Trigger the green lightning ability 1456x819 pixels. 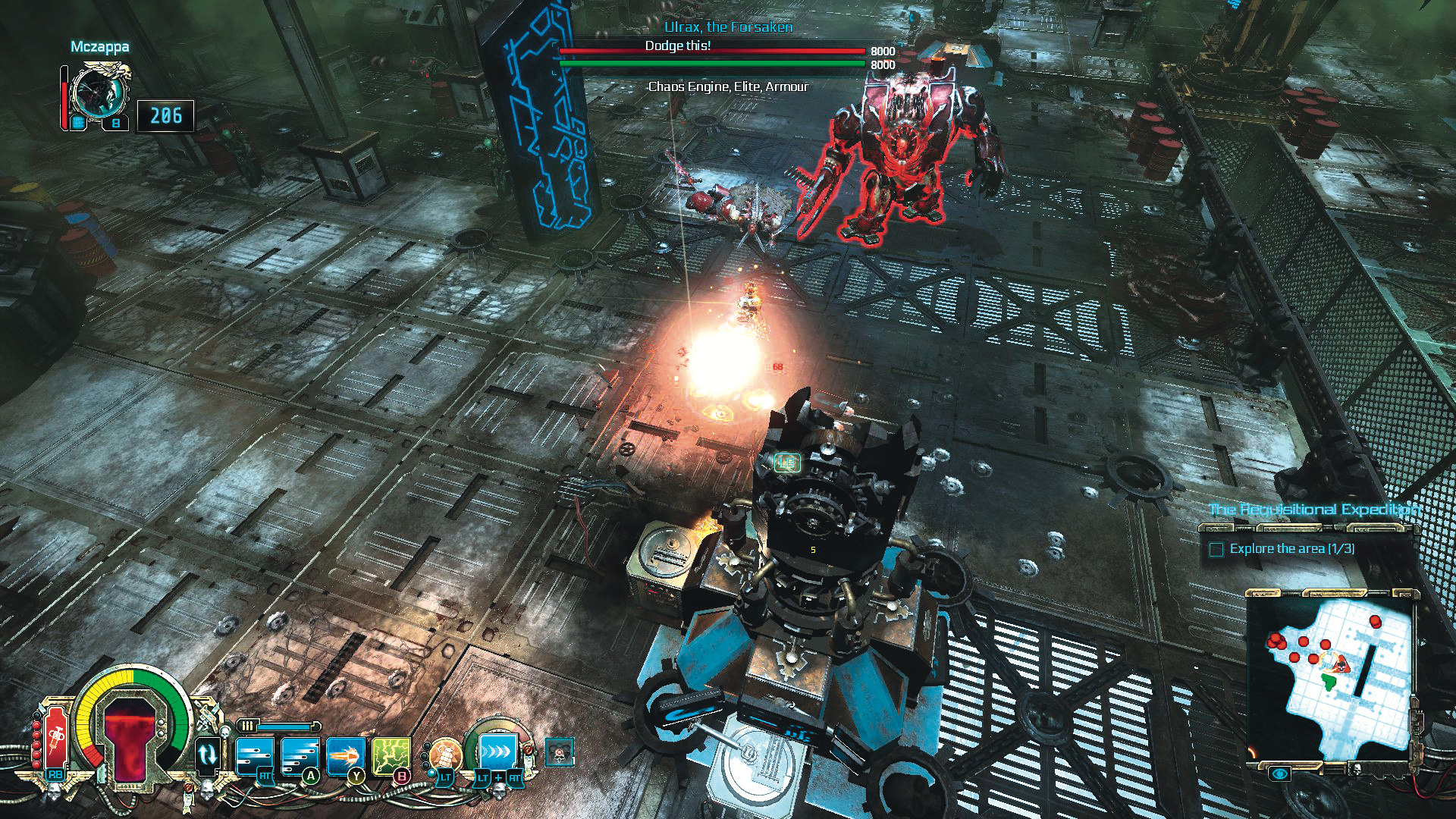point(391,755)
